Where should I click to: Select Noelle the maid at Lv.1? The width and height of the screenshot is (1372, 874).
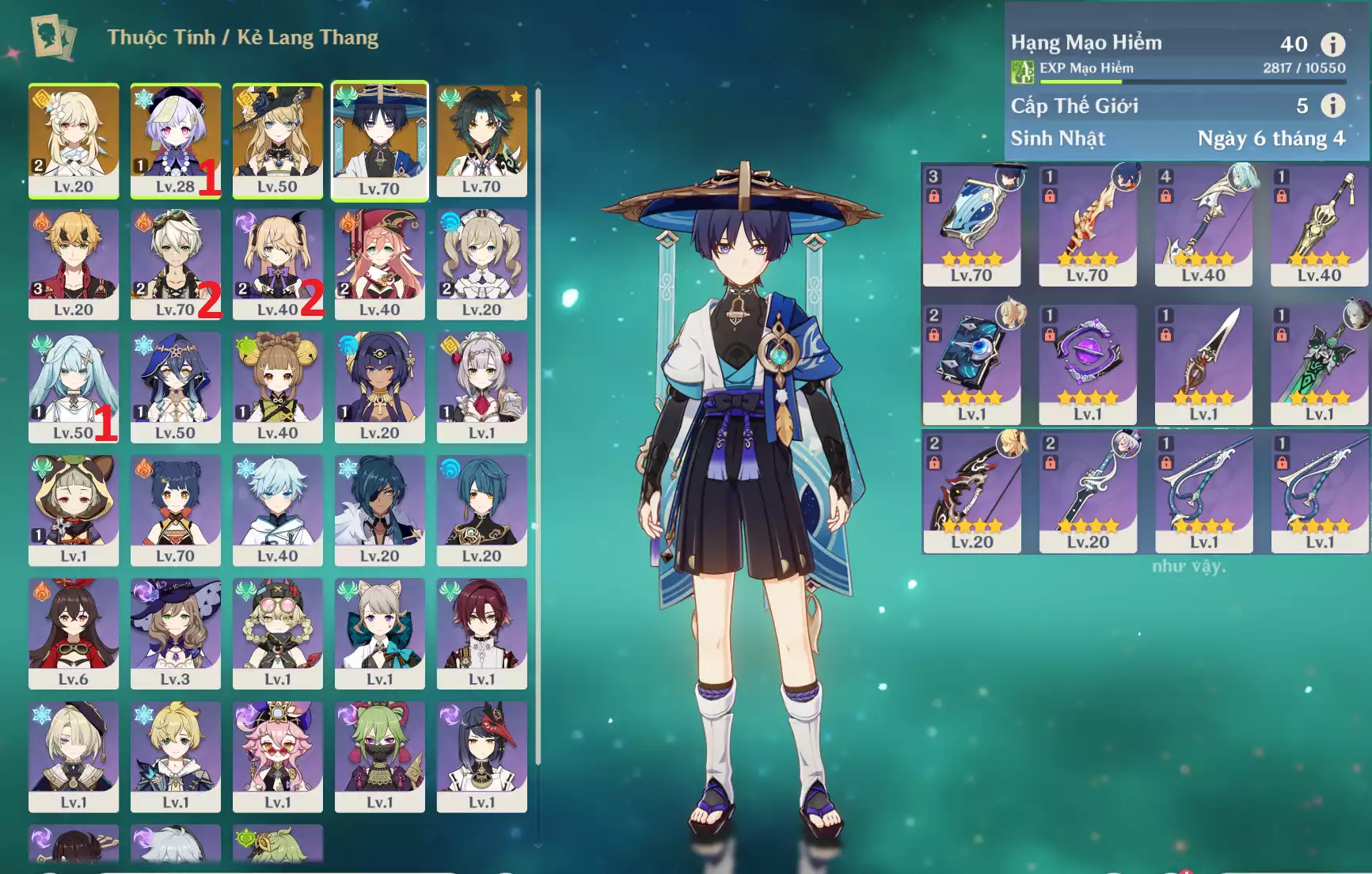(x=481, y=386)
